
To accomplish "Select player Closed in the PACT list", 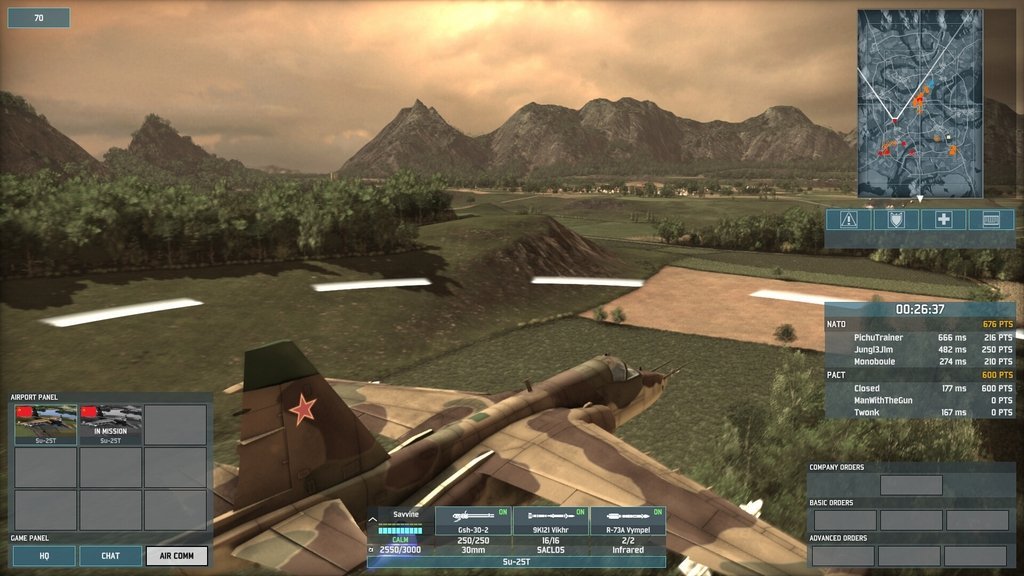I will coord(867,388).
